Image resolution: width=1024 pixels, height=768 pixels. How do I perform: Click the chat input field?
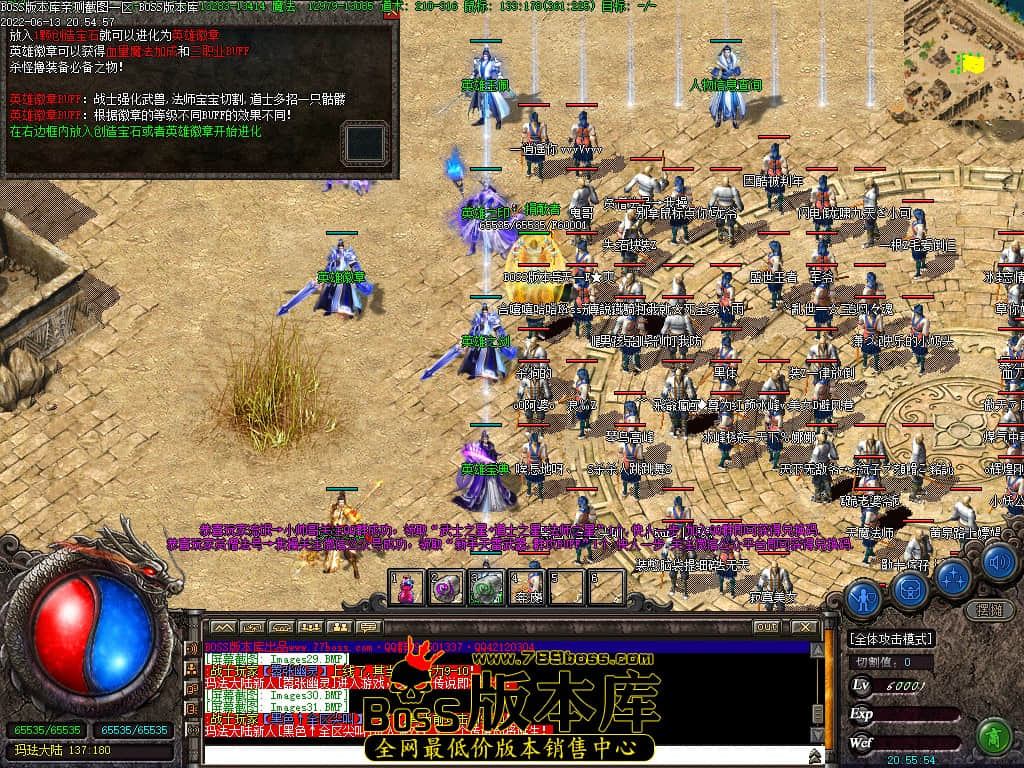point(500,755)
